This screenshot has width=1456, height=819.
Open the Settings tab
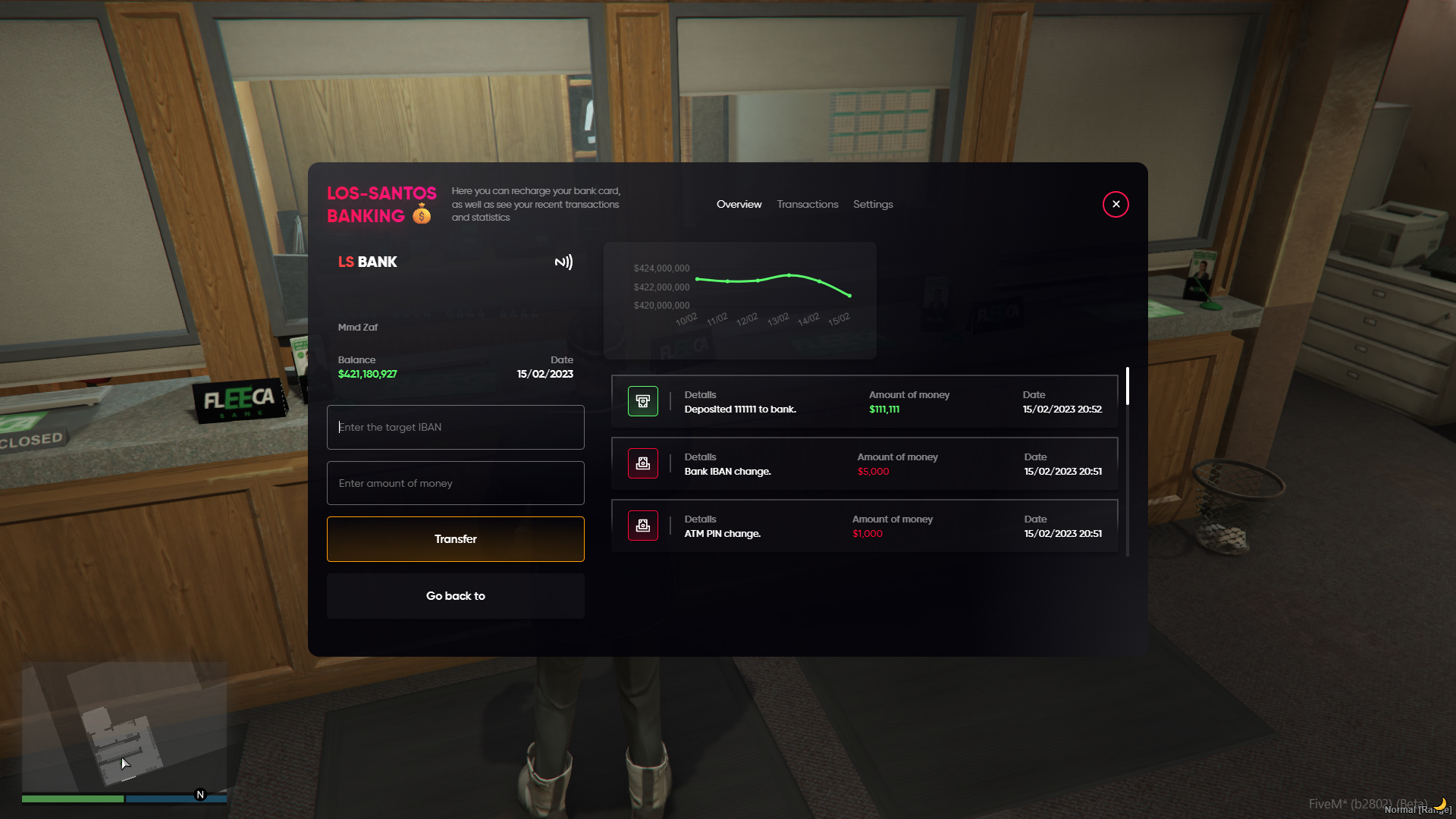(873, 204)
